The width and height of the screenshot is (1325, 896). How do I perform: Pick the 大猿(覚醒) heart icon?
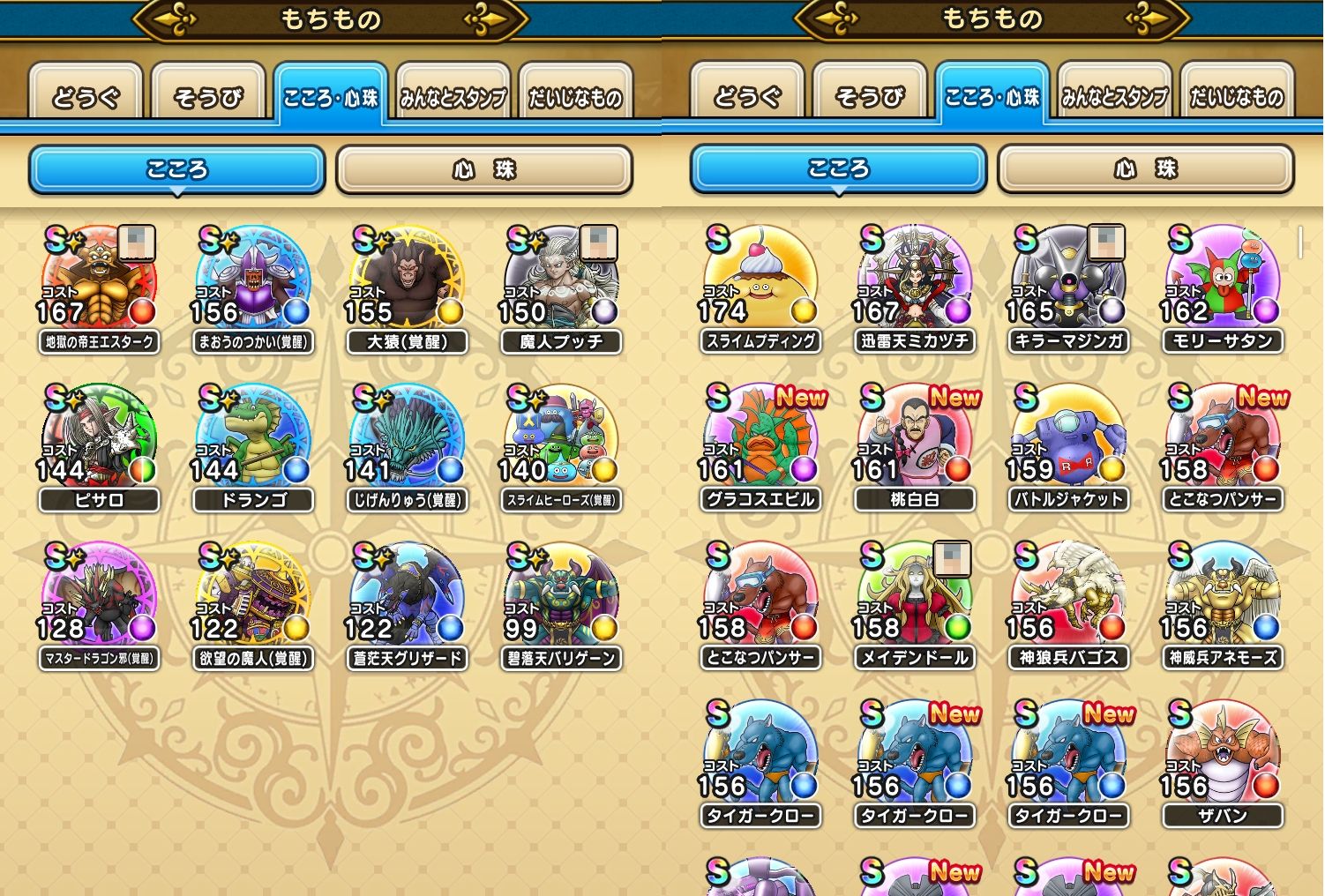pos(407,280)
